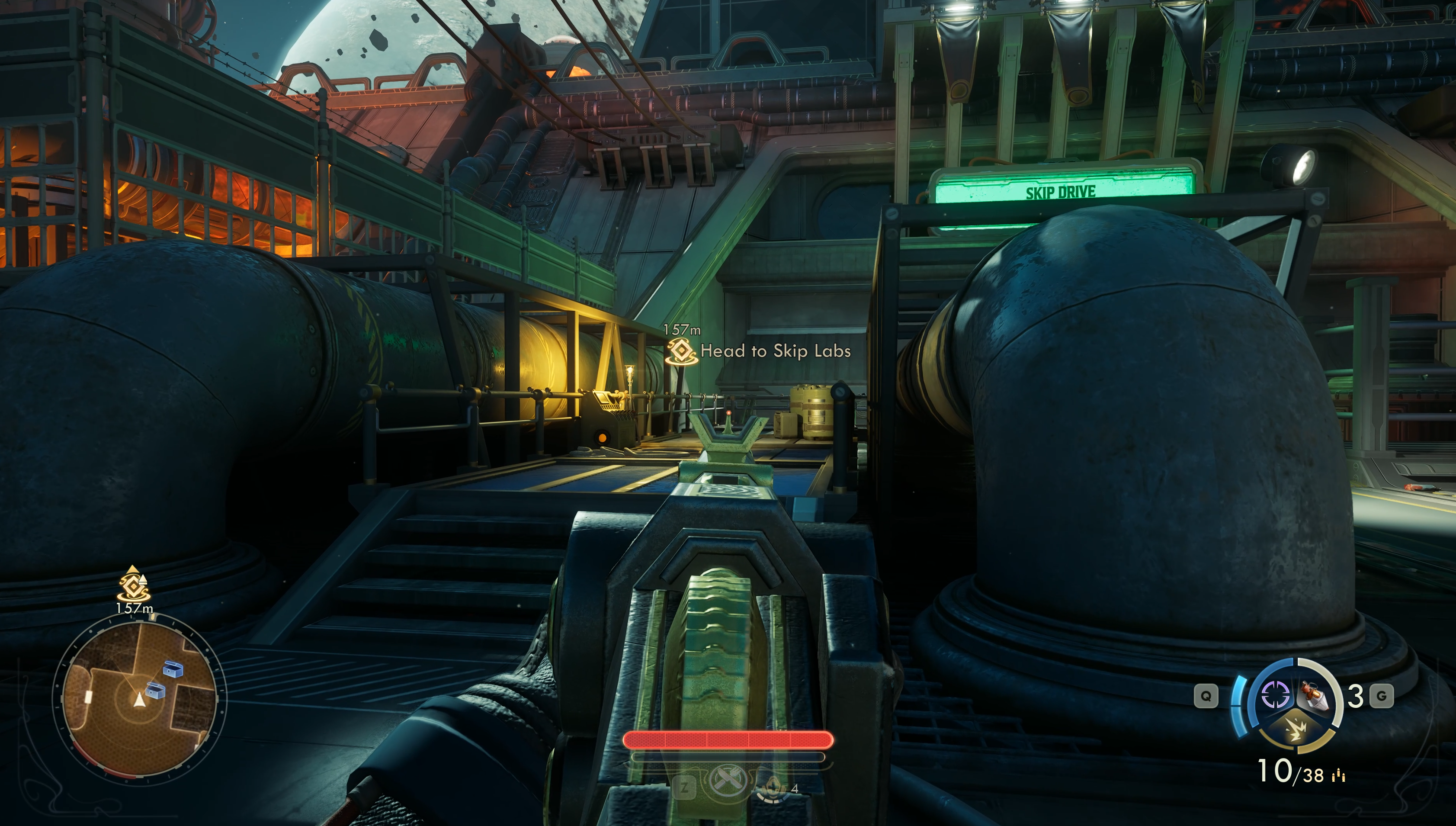Click the player arrow on the minimap

(x=139, y=700)
